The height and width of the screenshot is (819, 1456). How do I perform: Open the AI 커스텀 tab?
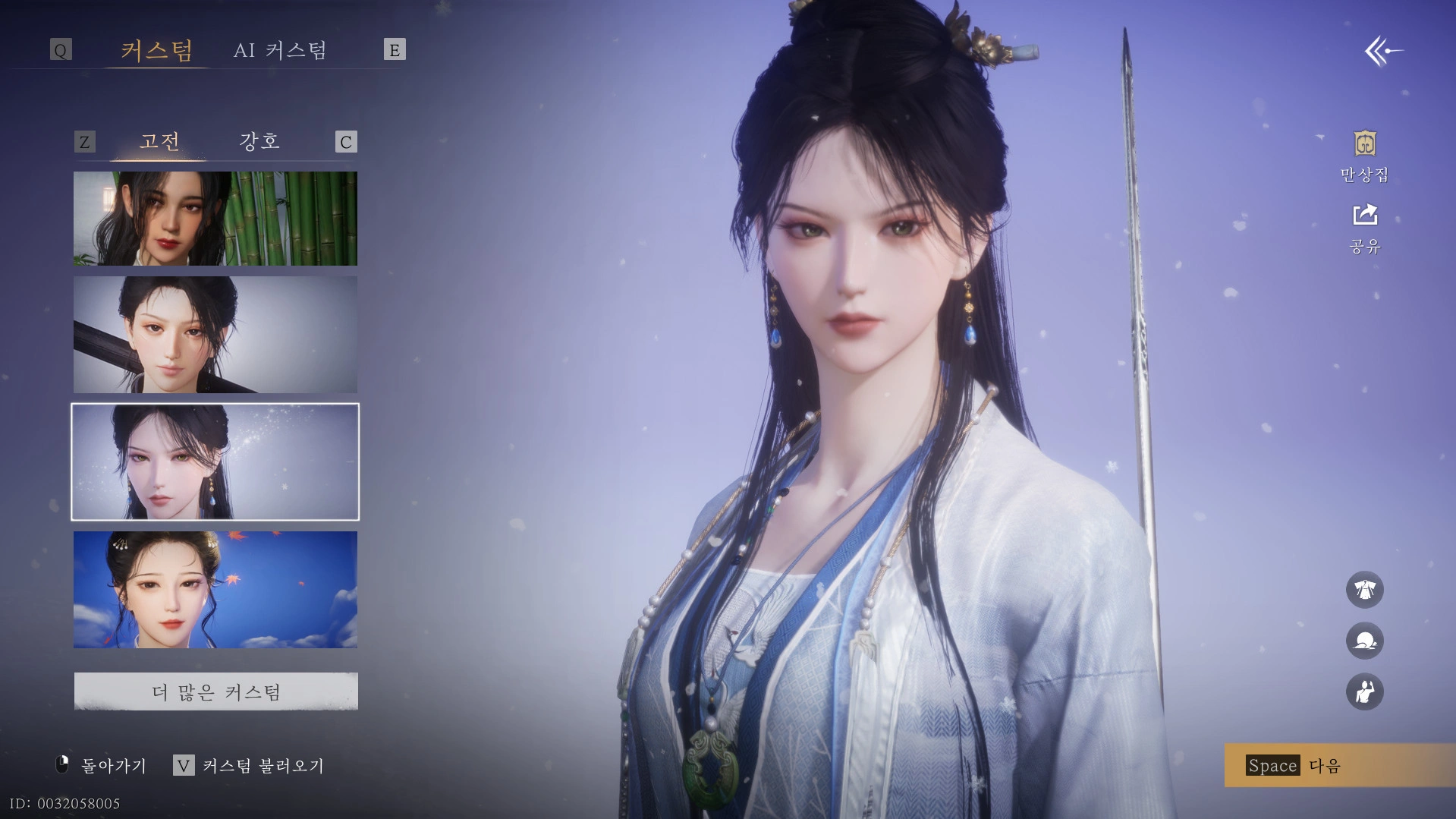point(280,50)
